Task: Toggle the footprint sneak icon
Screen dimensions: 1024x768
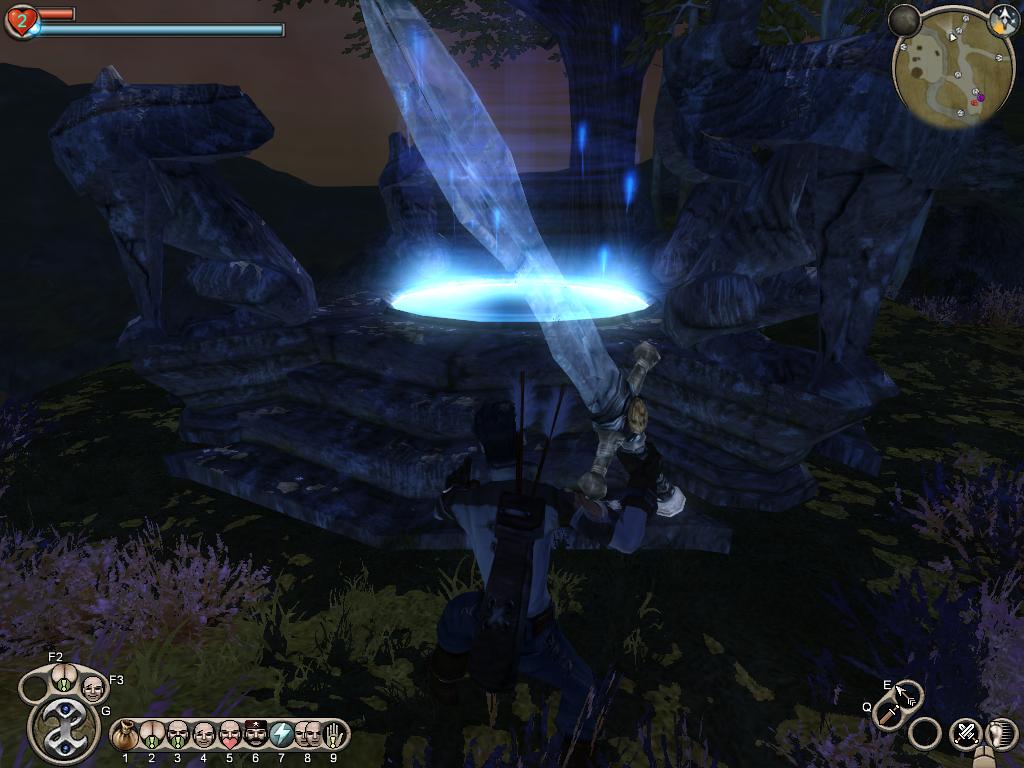Action: 1001,733
